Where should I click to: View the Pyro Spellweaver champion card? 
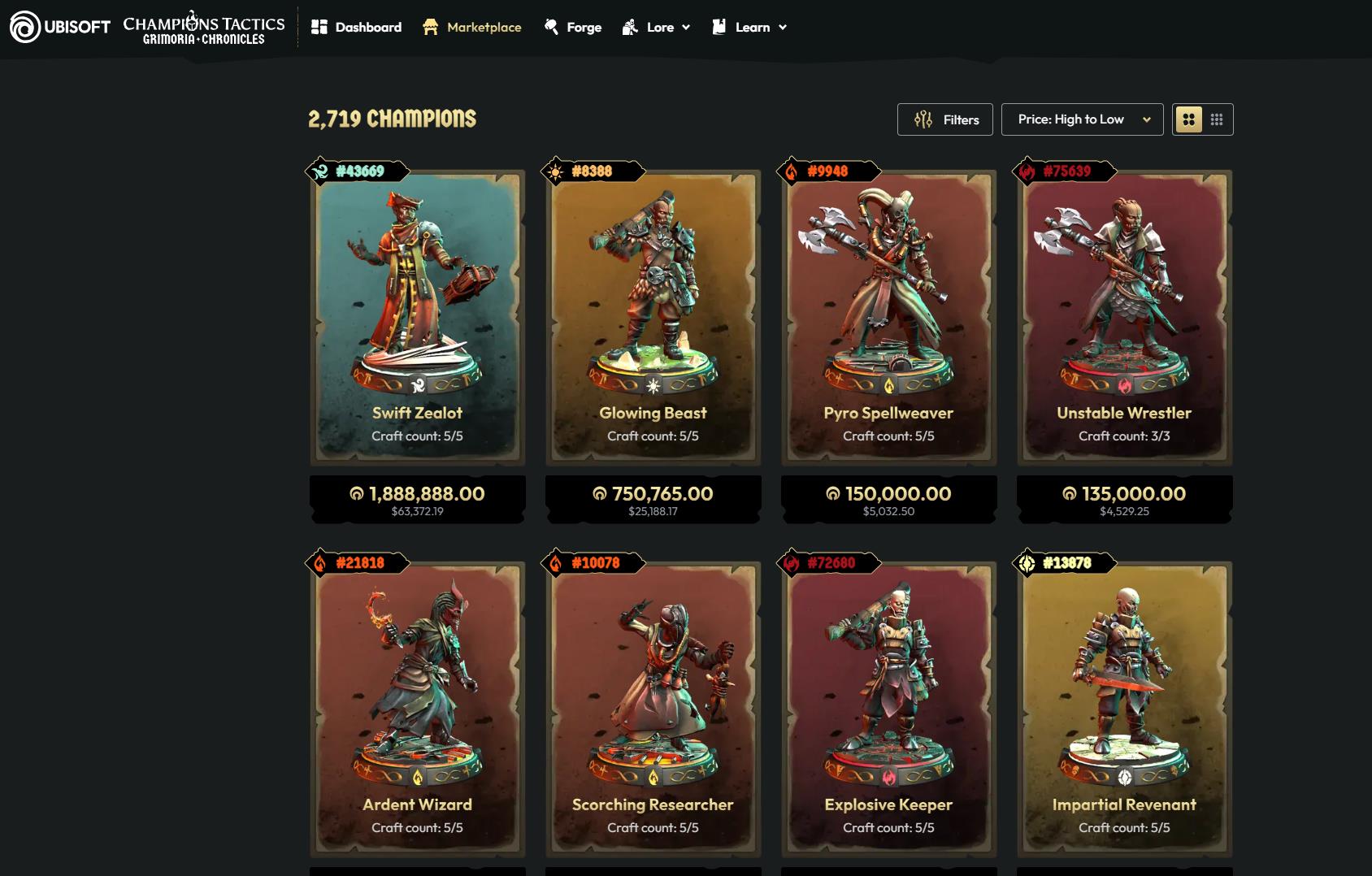tap(888, 317)
